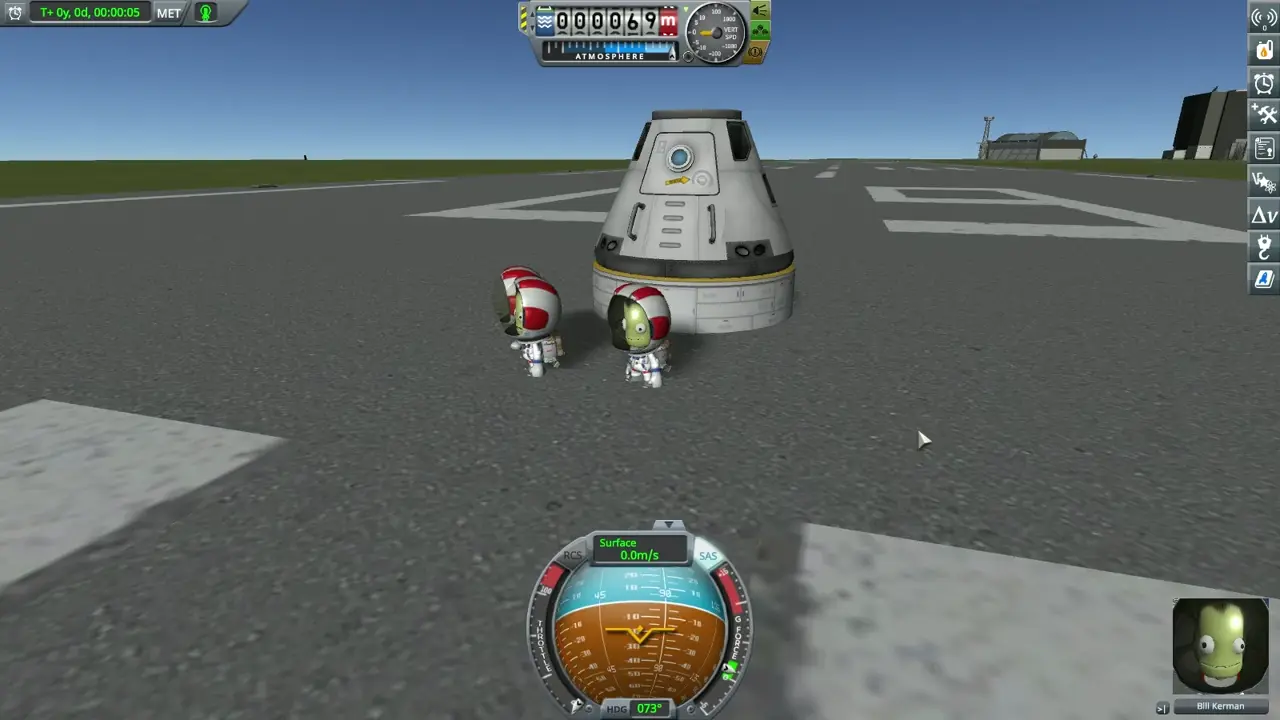This screenshot has width=1280, height=720.
Task: Enable SAS on the navball
Action: tap(710, 556)
